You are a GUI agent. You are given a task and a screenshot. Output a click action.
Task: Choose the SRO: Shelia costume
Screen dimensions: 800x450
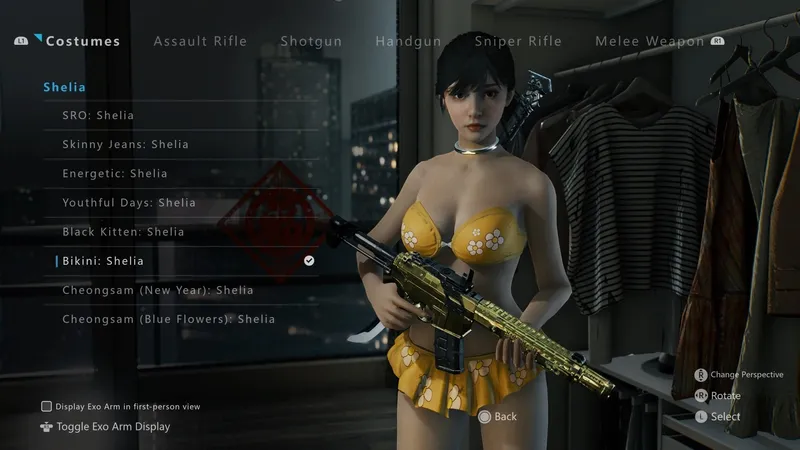click(98, 116)
